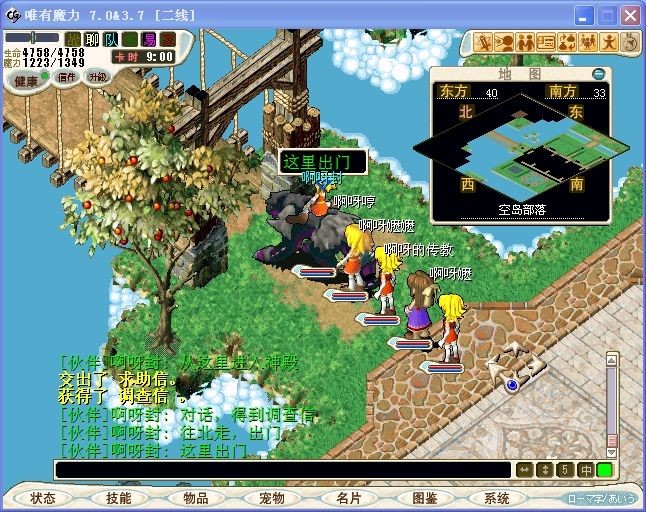
Task: Open the 名片 name card menu
Action: click(x=348, y=497)
